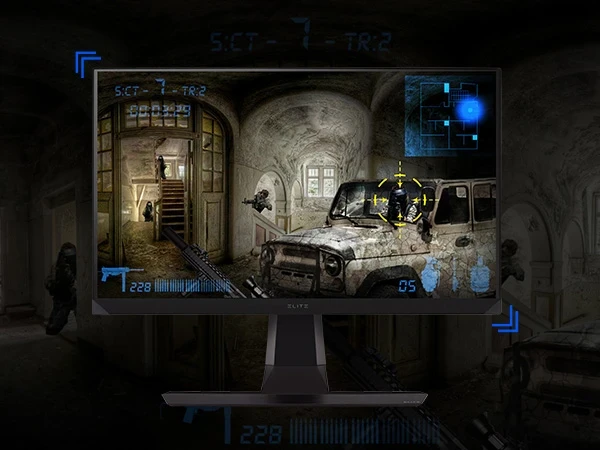Click the glowing blue player marker on minimap
The height and width of the screenshot is (450, 600).
(468, 109)
